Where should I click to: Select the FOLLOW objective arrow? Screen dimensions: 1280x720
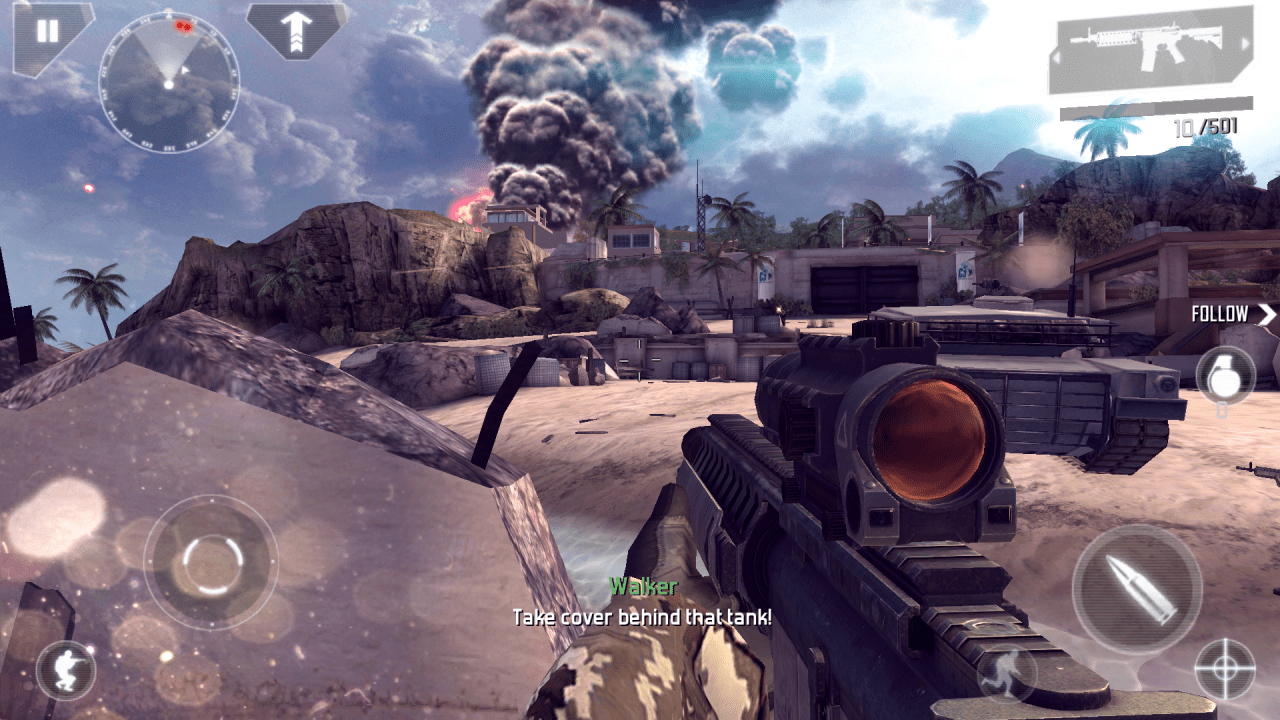1234,314
